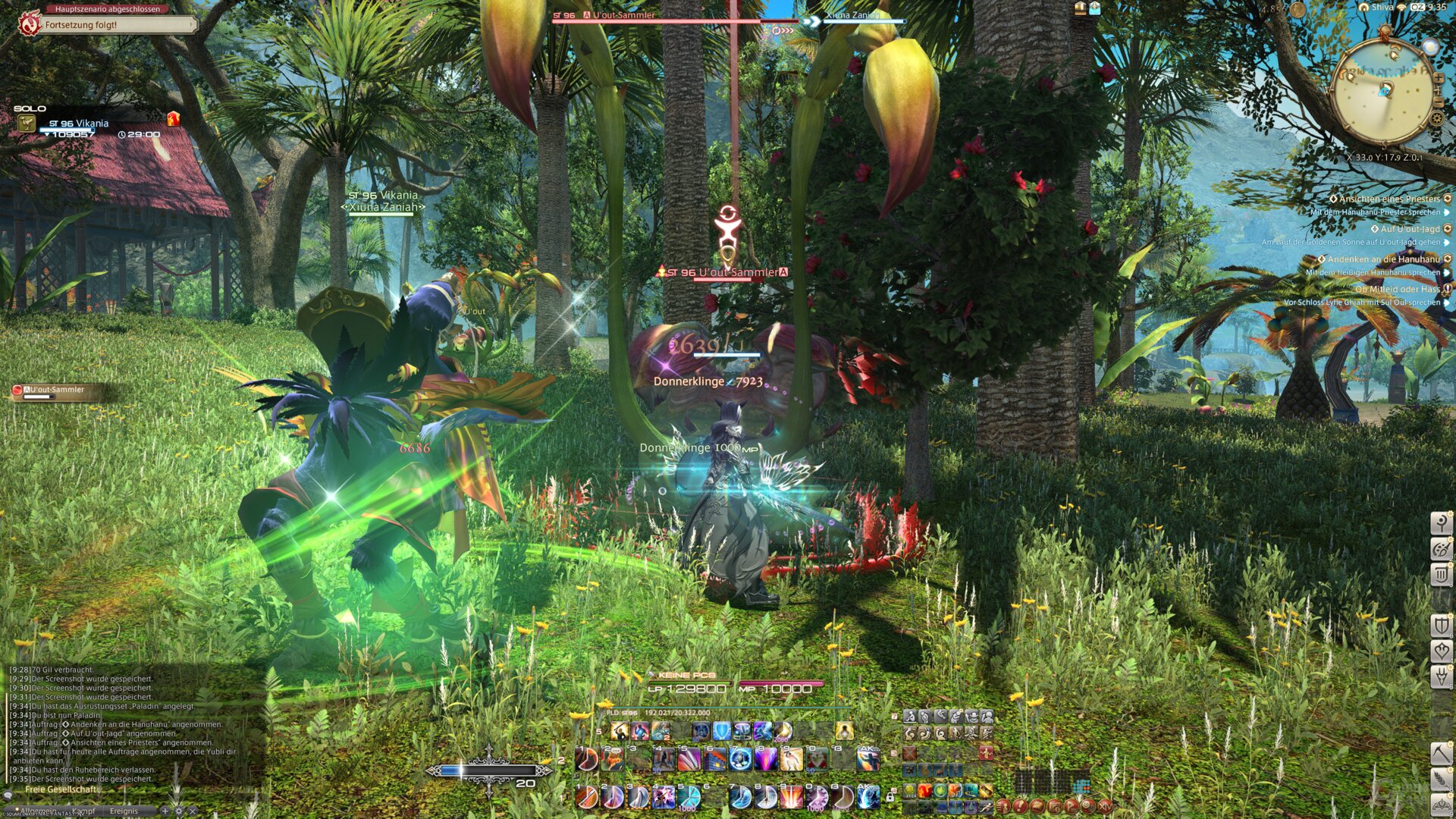Click the red exclamation duty icon
The height and width of the screenshot is (819, 1456).
pyautogui.click(x=1020, y=806)
